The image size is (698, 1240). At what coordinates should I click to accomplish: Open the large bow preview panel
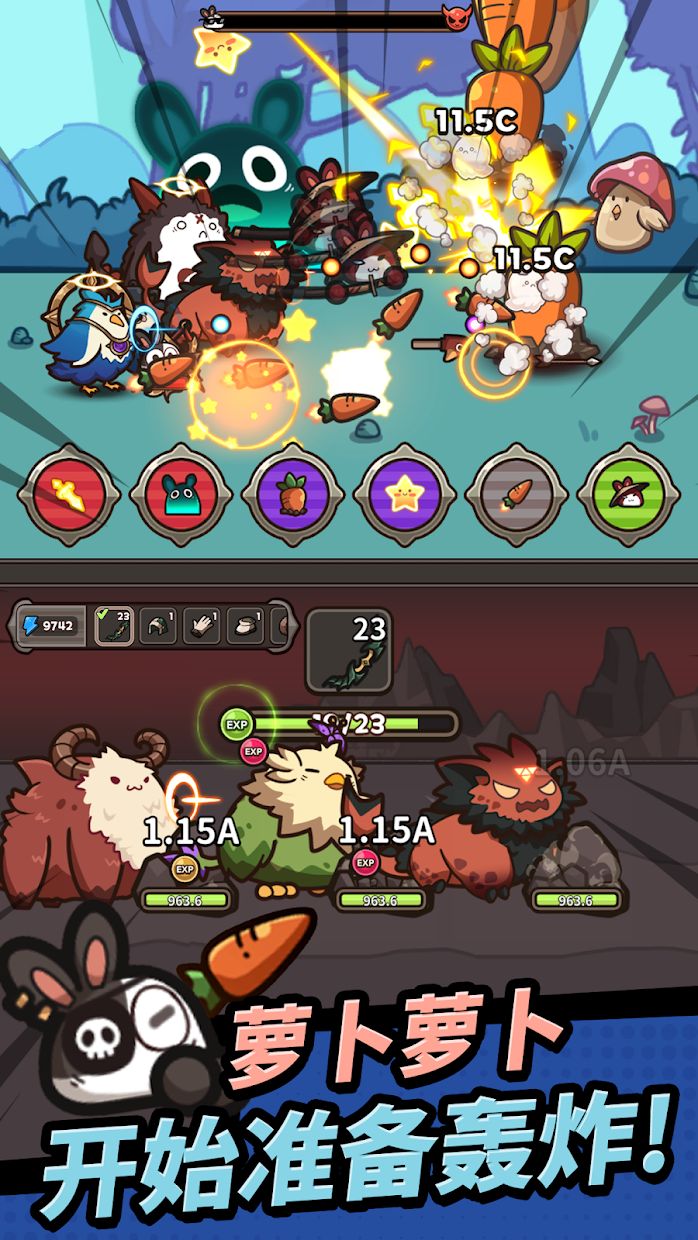[x=348, y=651]
